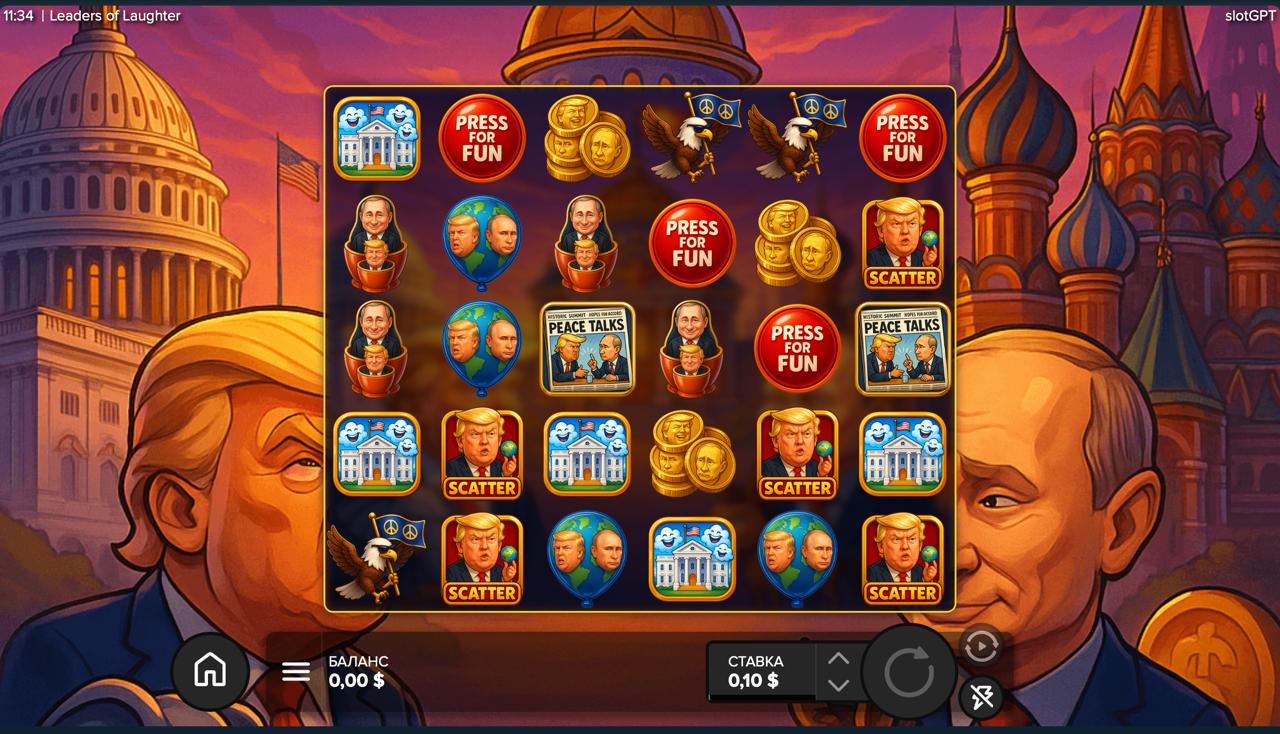The height and width of the screenshot is (734, 1280).
Task: Open the hamburger menu
Action: pos(296,671)
